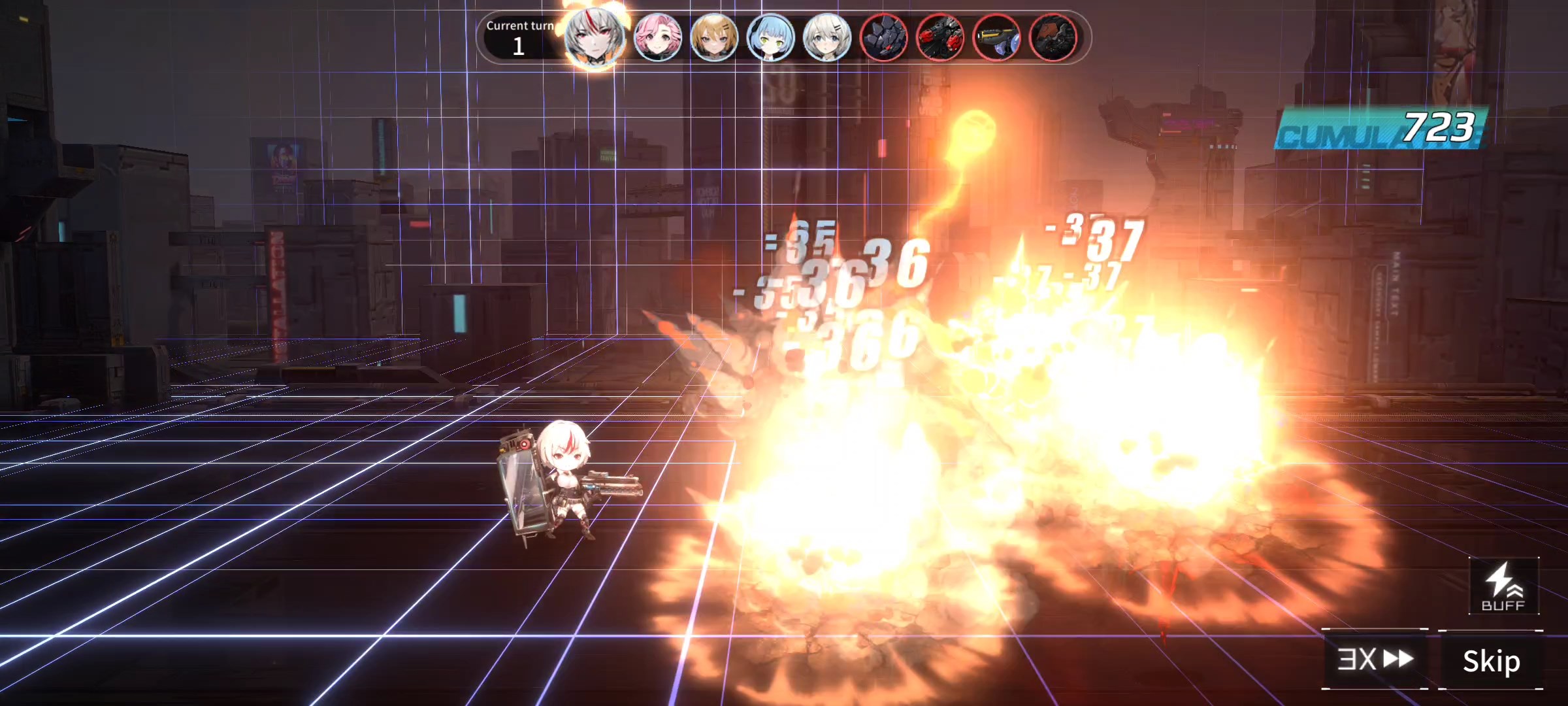The image size is (1568, 706).
Task: Toggle the 3X battle speed button
Action: 1375,659
